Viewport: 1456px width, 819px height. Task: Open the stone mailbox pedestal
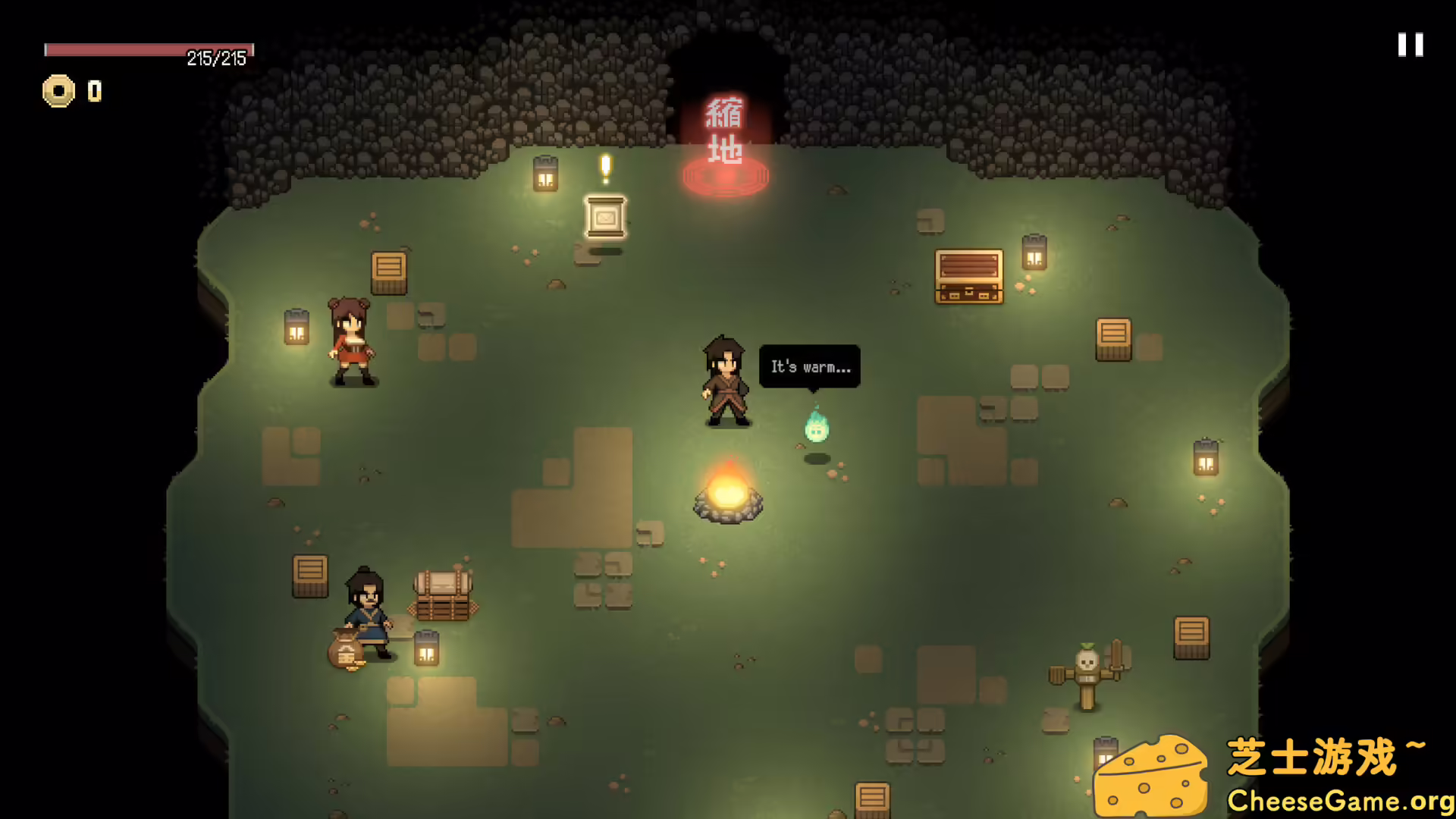pos(604,220)
